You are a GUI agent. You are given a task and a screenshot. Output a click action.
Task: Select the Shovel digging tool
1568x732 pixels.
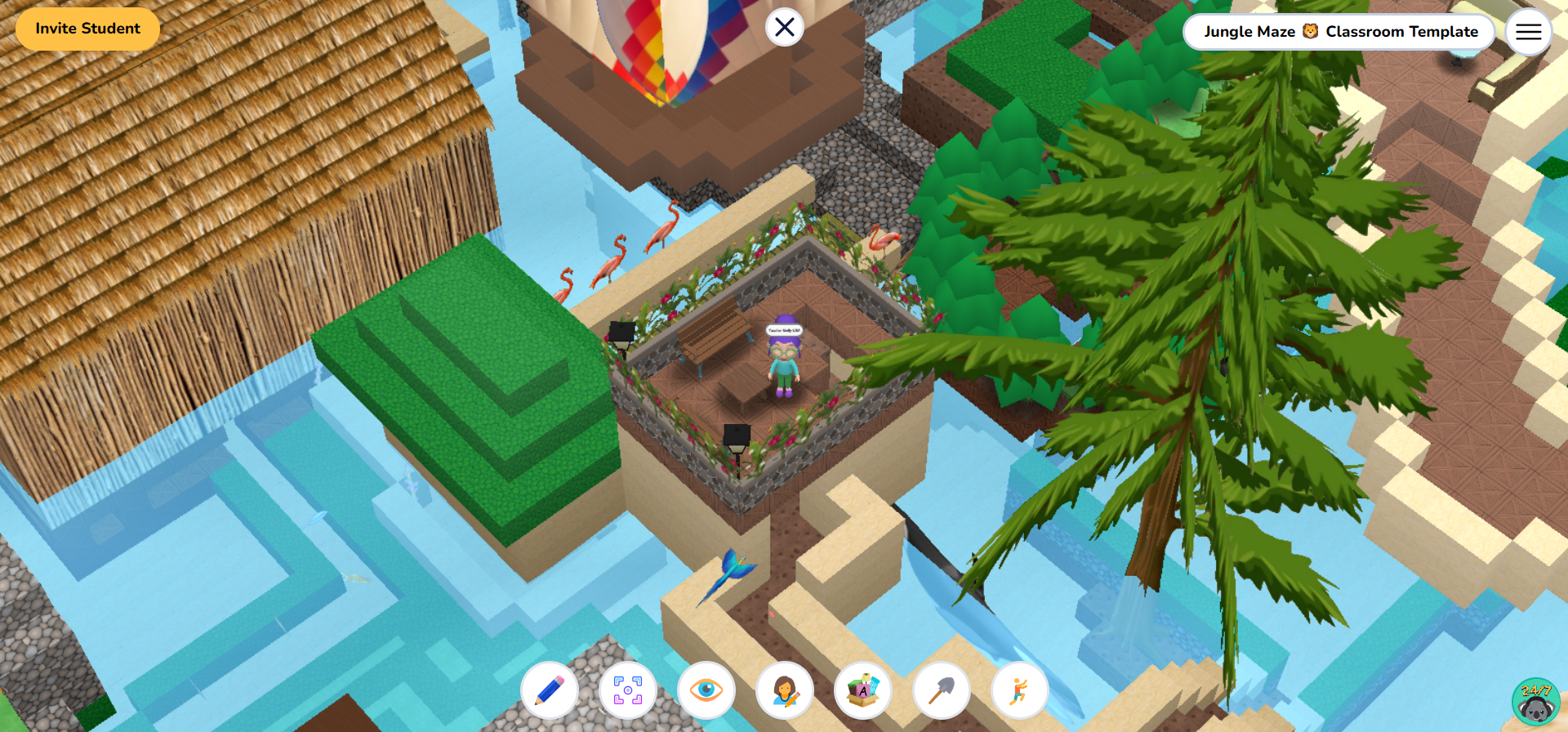(941, 690)
